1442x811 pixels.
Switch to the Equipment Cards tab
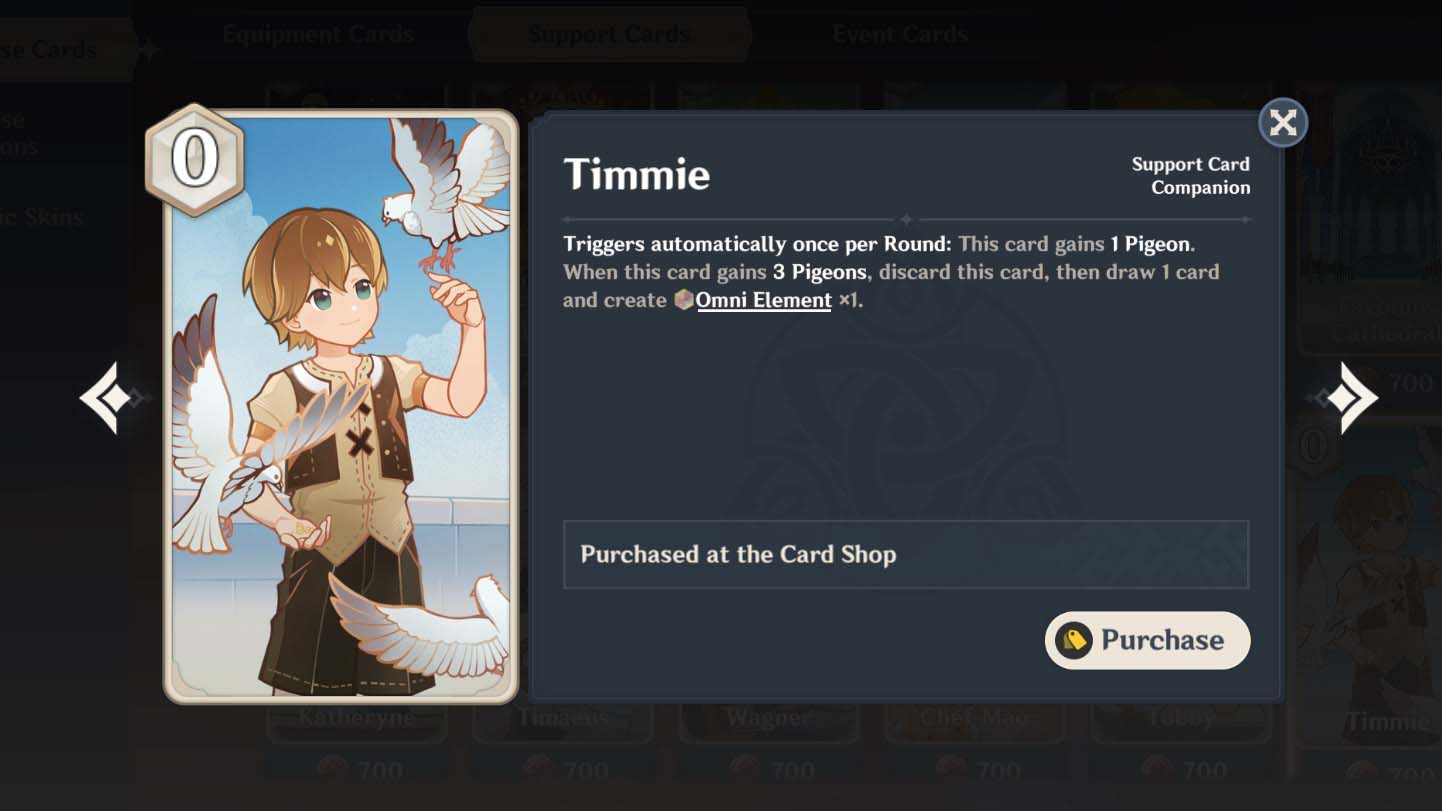(320, 33)
